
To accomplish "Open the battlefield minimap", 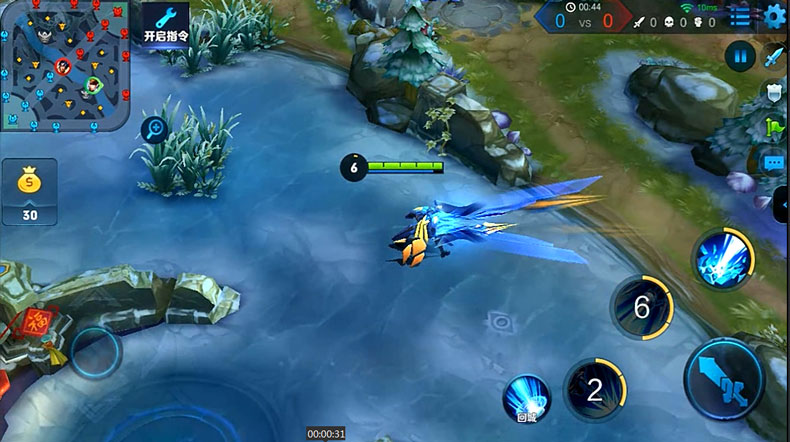I will (x=65, y=67).
